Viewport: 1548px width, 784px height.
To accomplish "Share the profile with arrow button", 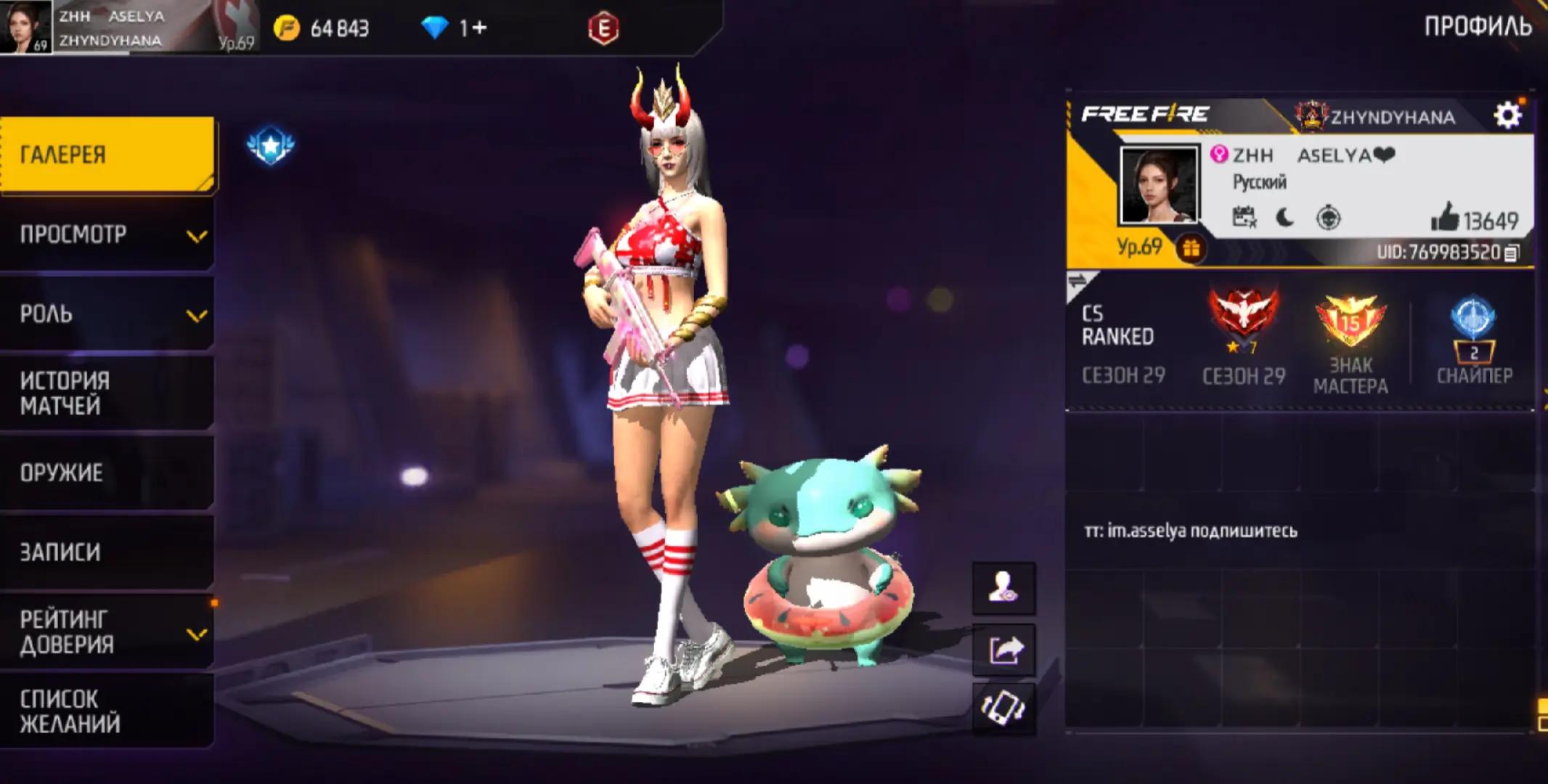I will coord(1003,650).
